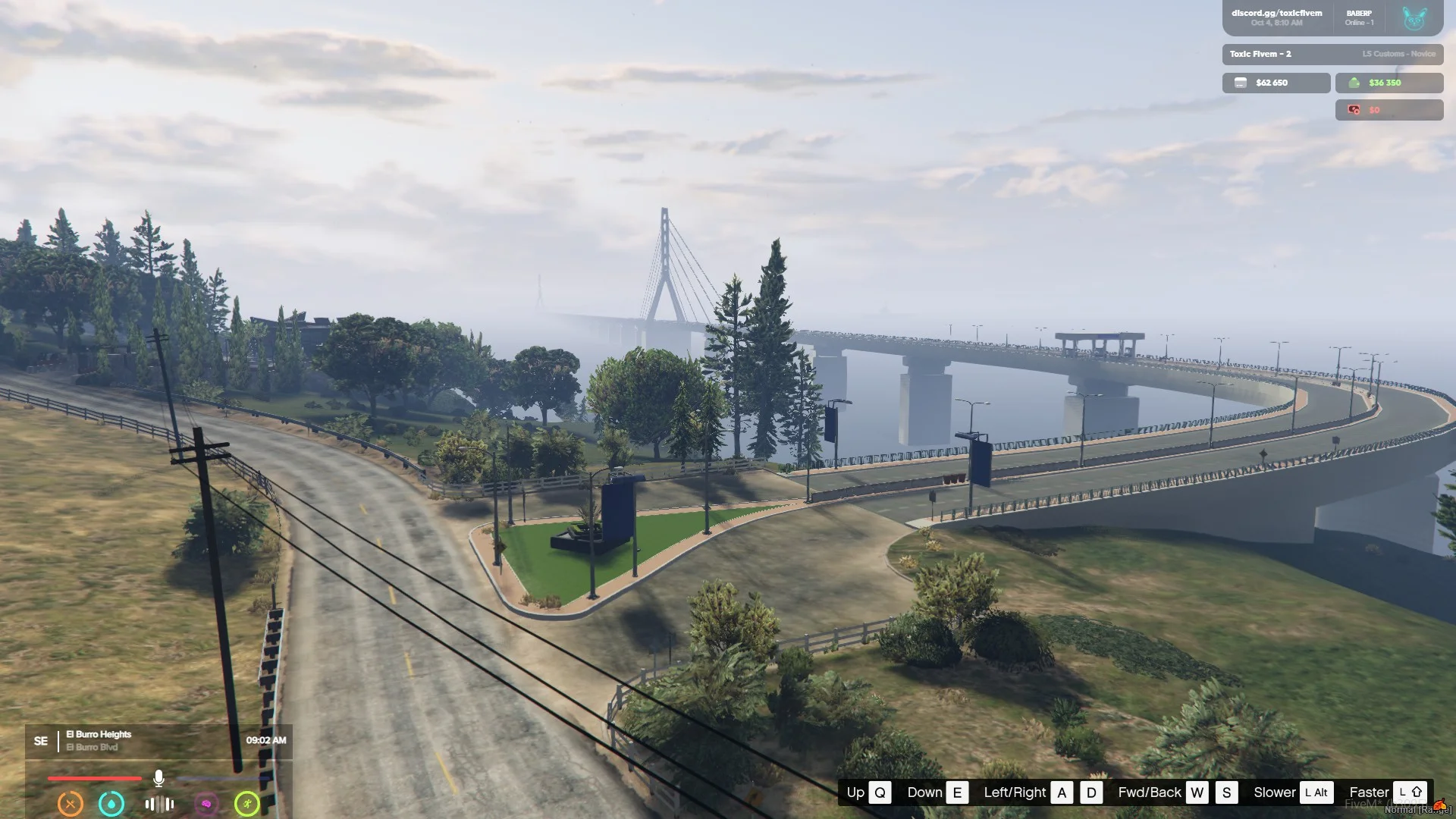Click the microphone voice icon
This screenshot has height=819, width=1456.
(158, 778)
